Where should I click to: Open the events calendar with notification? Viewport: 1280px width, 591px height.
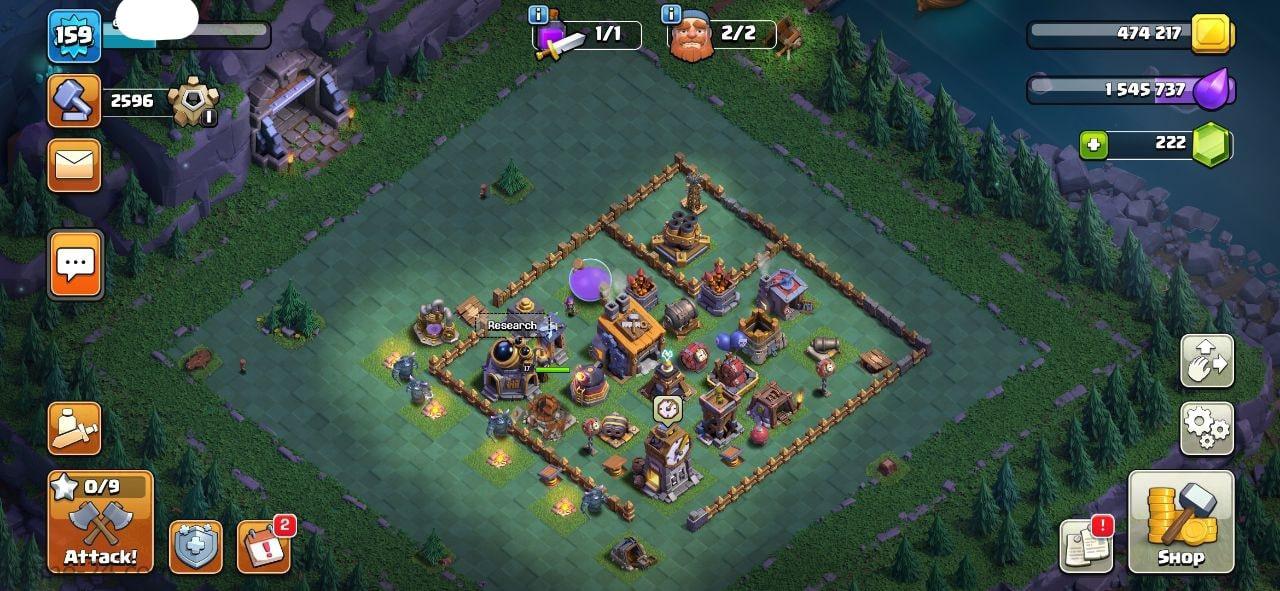click(x=264, y=547)
